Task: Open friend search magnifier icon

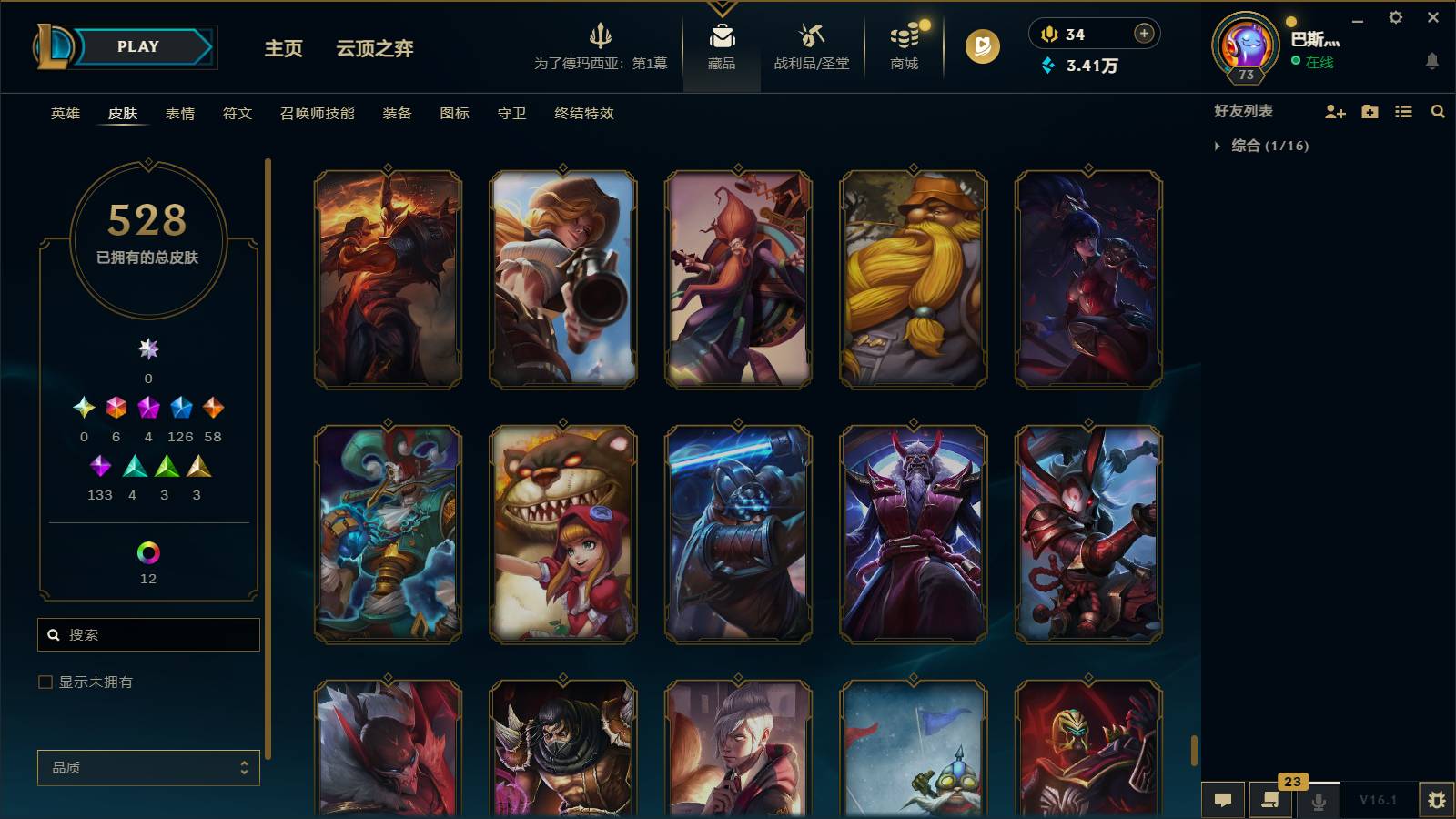Action: tap(1438, 111)
